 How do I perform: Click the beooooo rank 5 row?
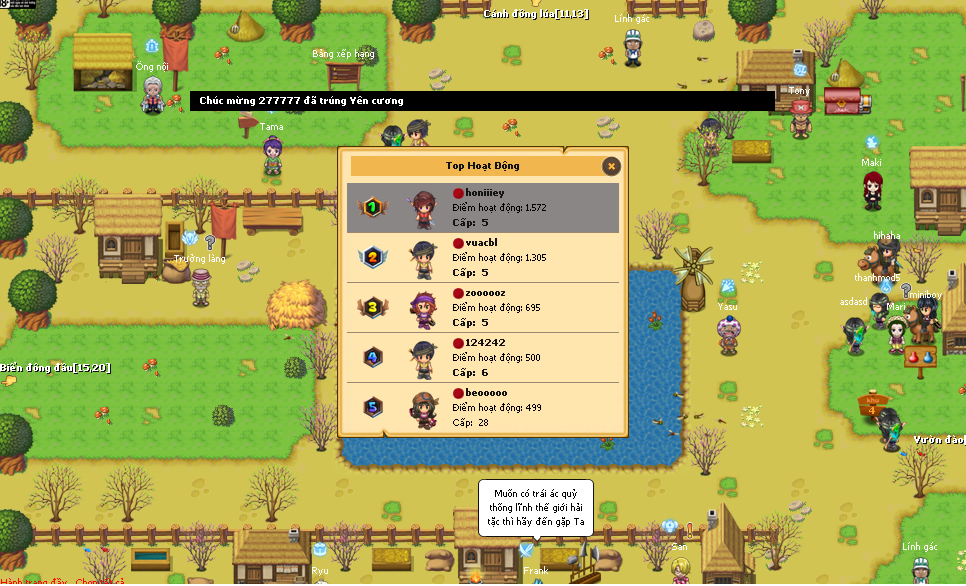(483, 408)
